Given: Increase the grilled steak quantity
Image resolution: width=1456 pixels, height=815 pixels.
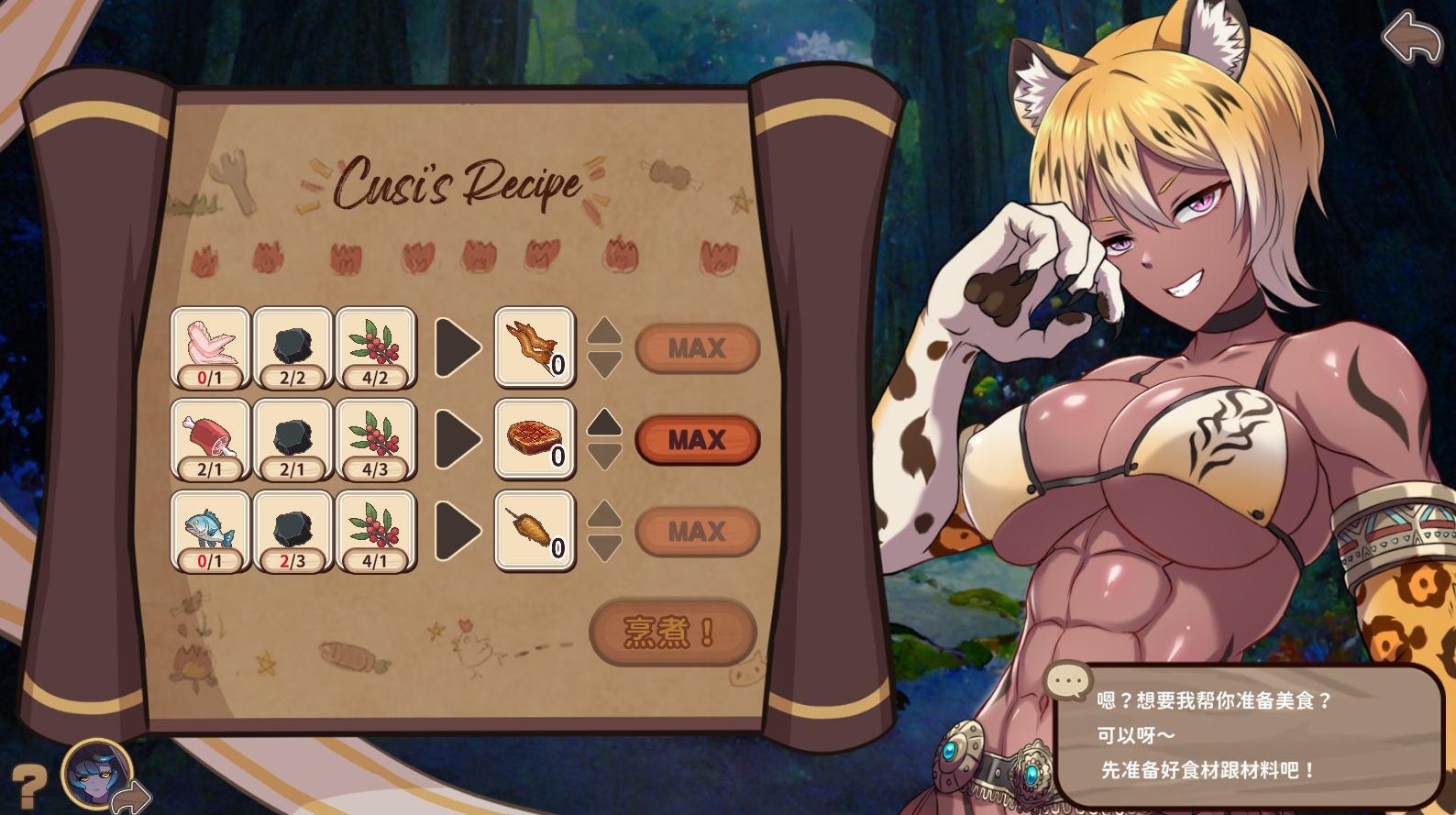Looking at the screenshot, I should pyautogui.click(x=604, y=423).
